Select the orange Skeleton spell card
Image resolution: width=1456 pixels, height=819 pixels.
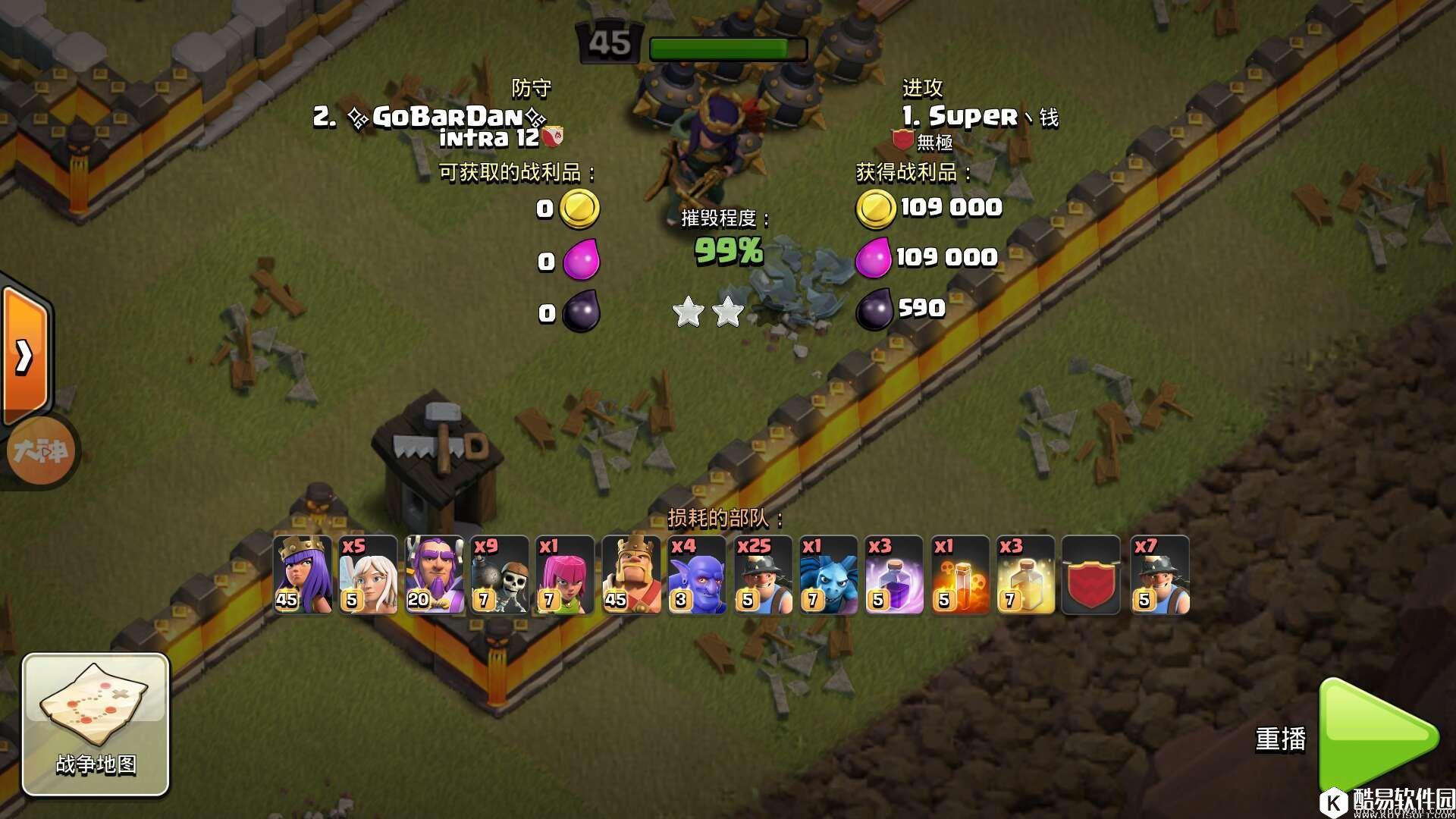960,575
